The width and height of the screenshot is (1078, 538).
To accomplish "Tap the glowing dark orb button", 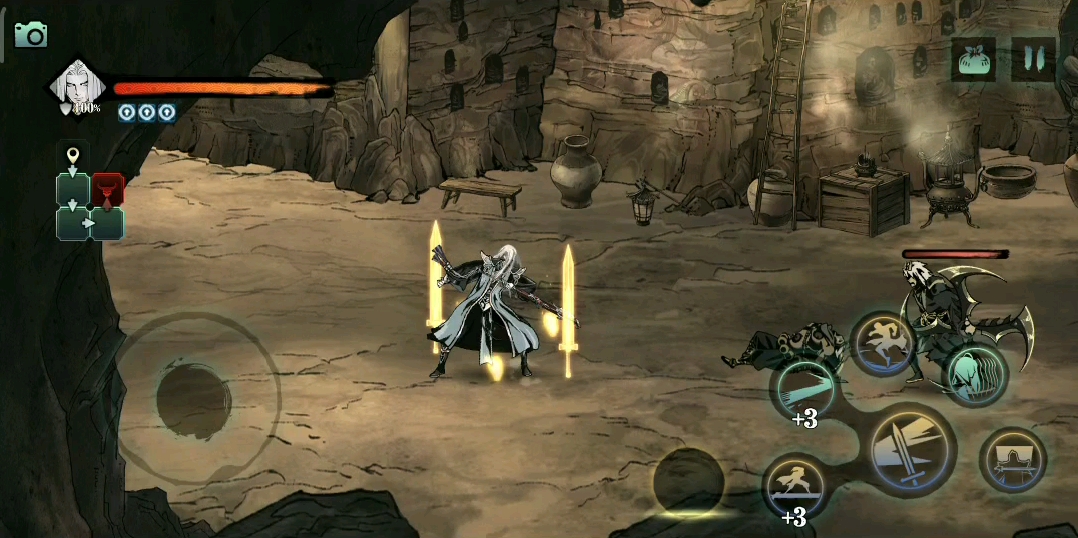I will [x=688, y=482].
